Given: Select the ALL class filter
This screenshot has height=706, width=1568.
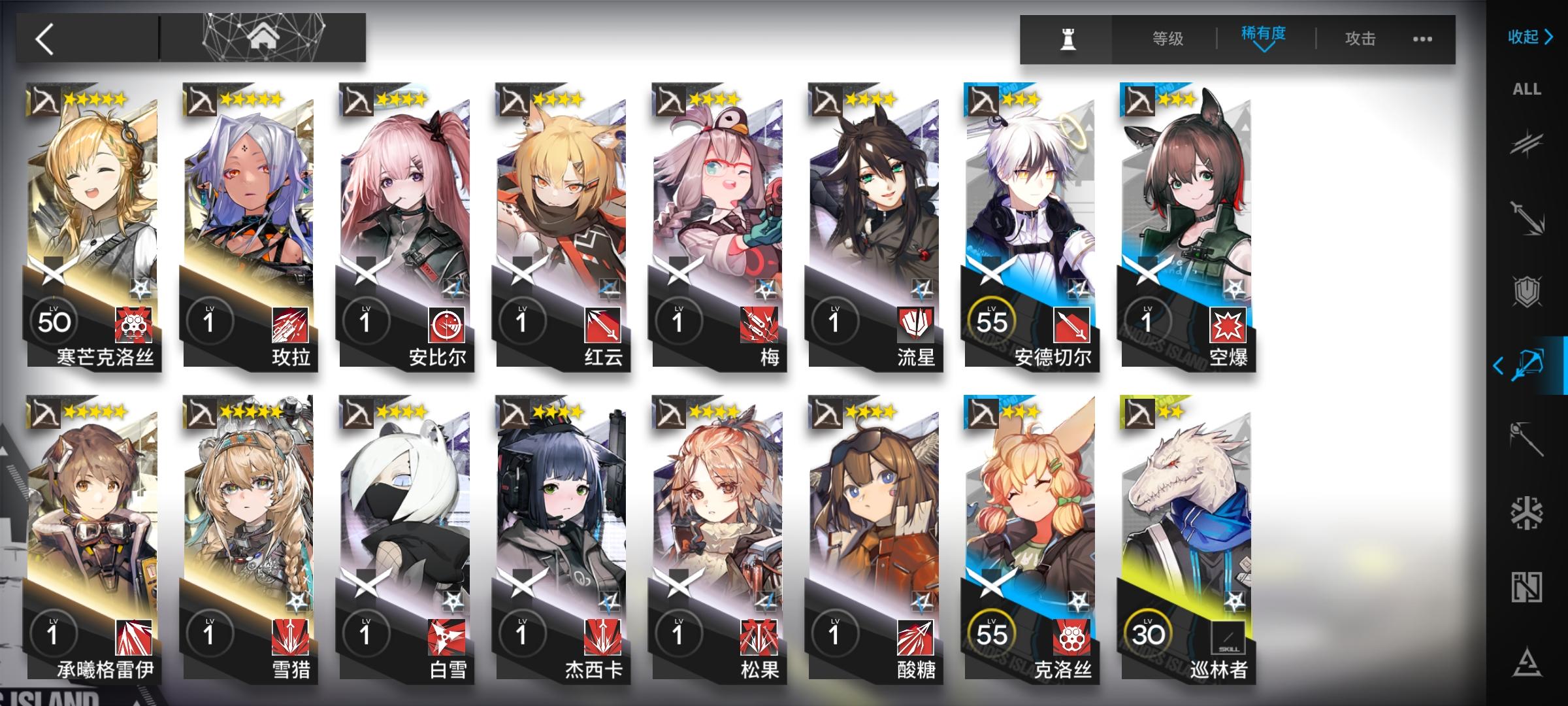Looking at the screenshot, I should pyautogui.click(x=1527, y=90).
